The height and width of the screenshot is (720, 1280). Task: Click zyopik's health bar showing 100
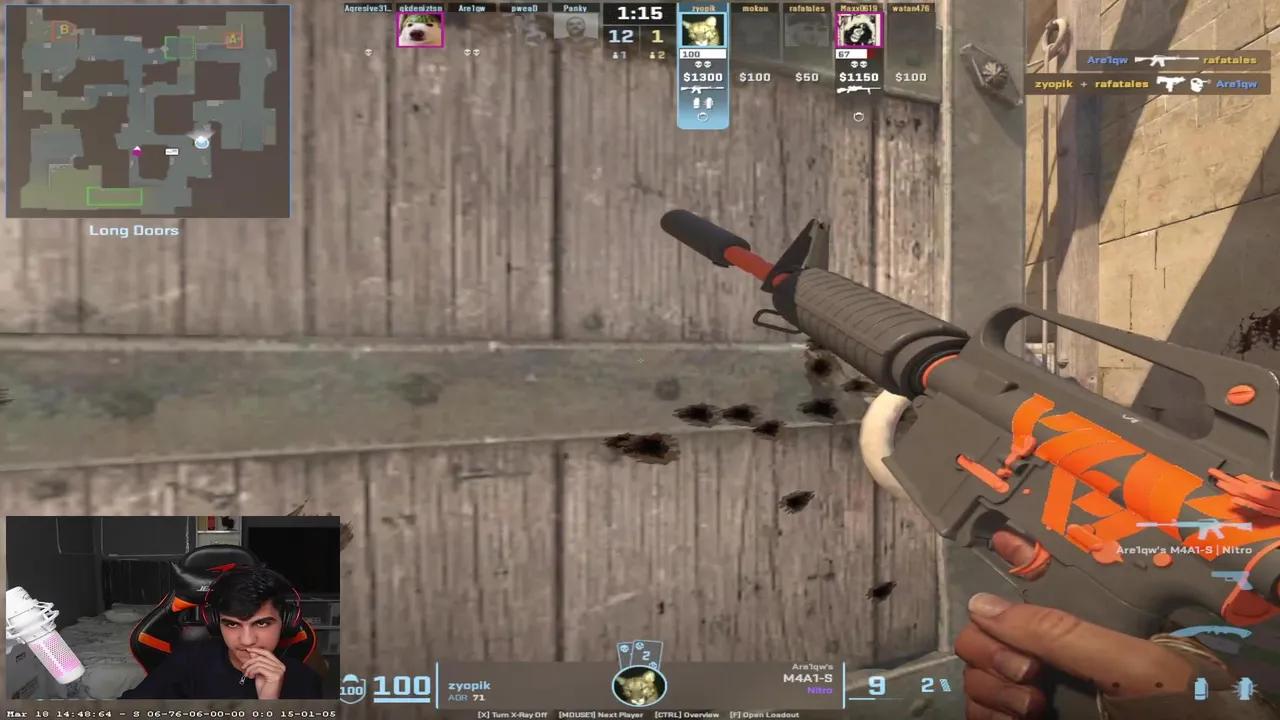click(x=702, y=53)
